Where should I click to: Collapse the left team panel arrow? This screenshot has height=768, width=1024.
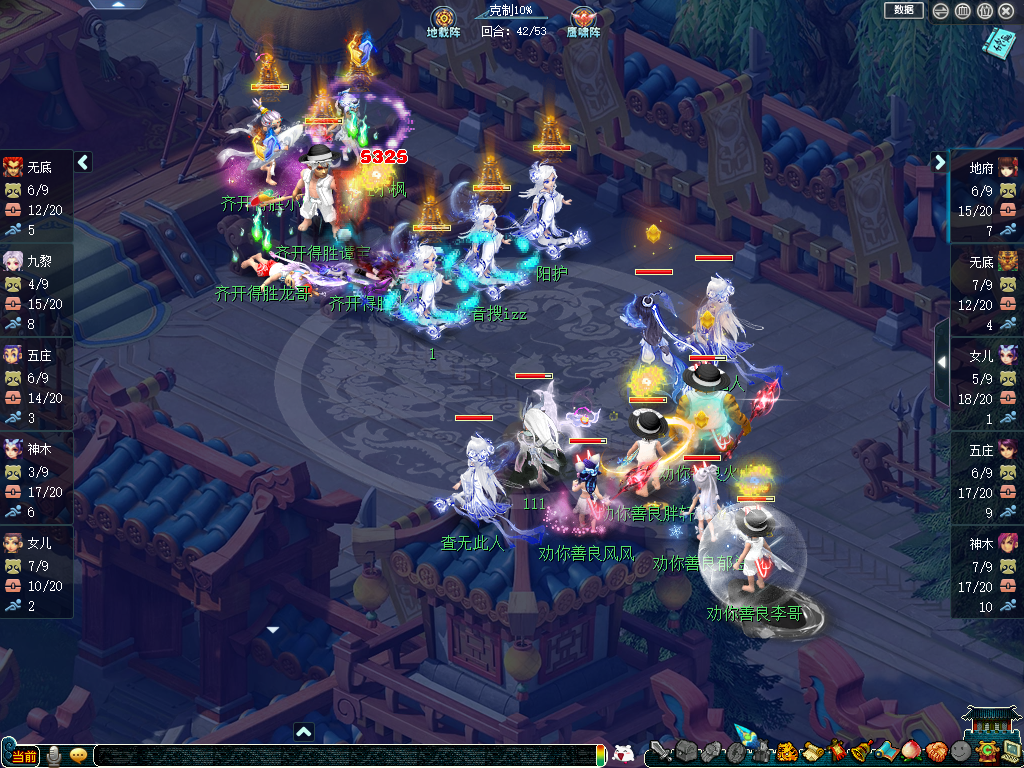point(83,161)
